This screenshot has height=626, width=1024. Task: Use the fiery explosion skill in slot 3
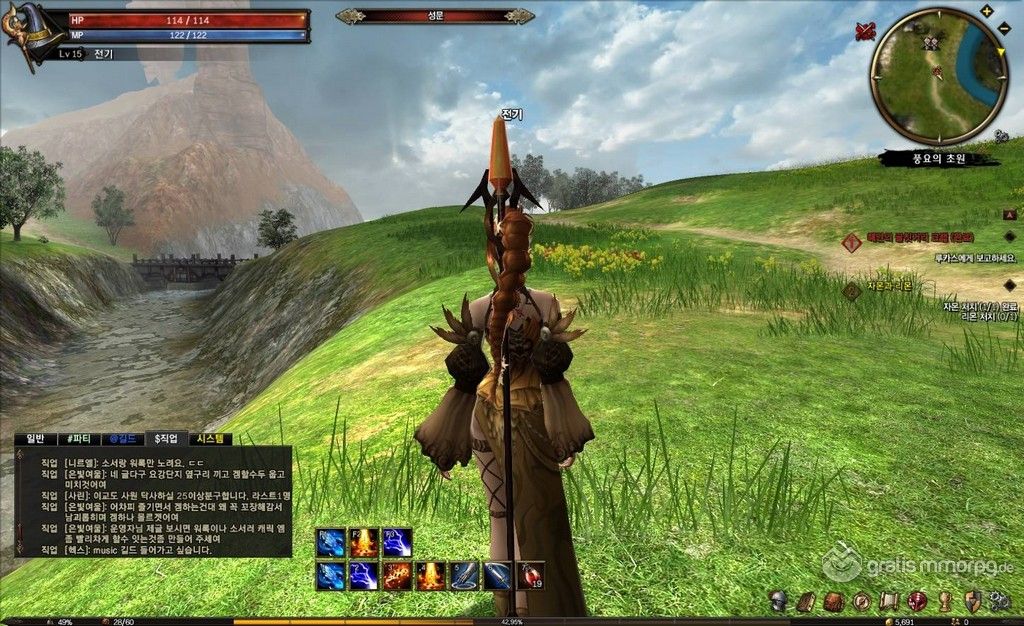point(397,576)
